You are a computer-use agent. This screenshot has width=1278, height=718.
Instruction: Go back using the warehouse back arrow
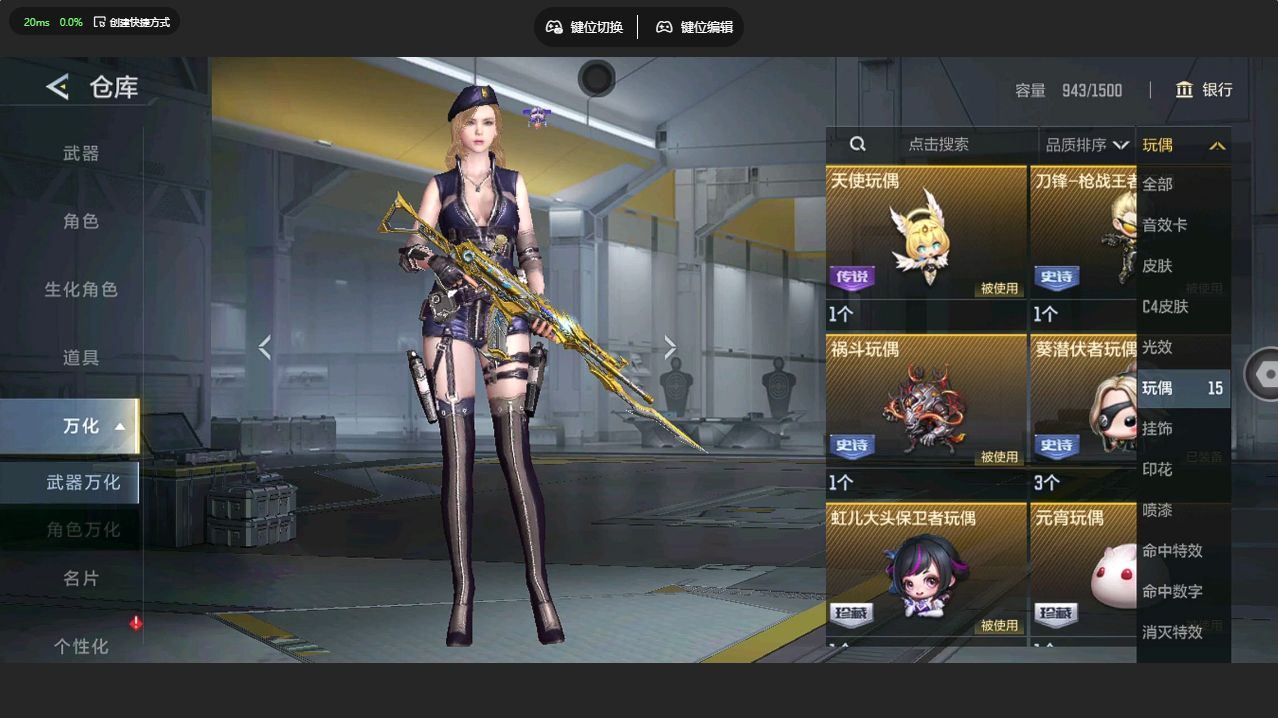[57, 87]
